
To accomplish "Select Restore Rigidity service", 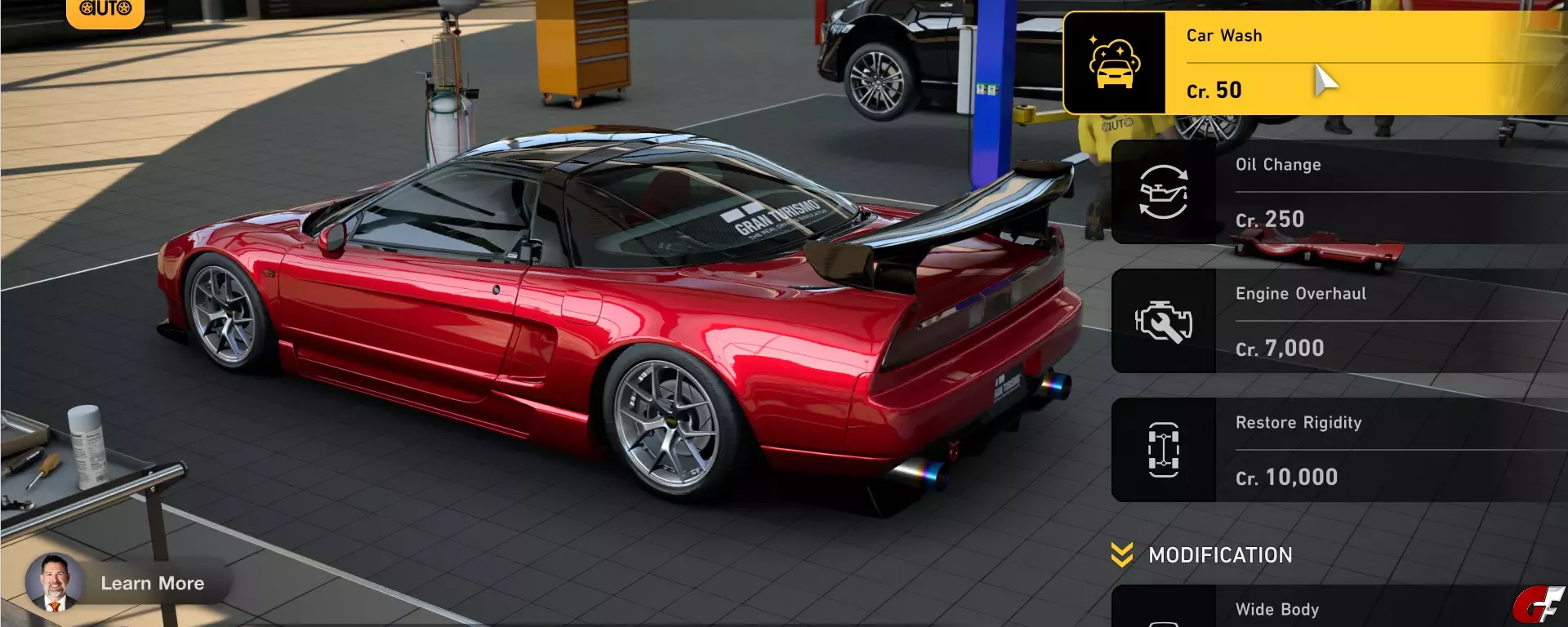I will 1339,450.
